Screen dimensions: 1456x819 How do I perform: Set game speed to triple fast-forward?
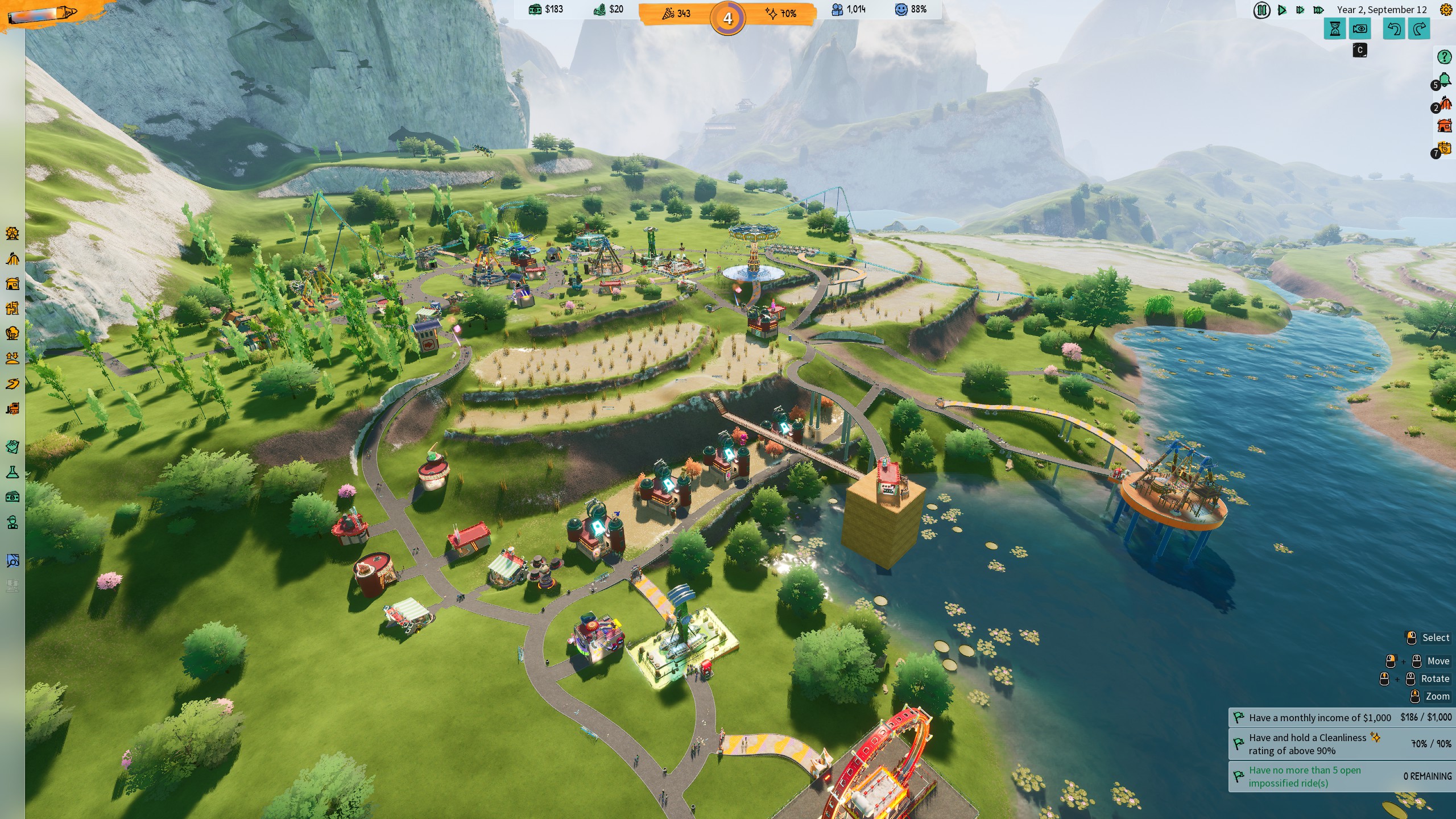1318,10
